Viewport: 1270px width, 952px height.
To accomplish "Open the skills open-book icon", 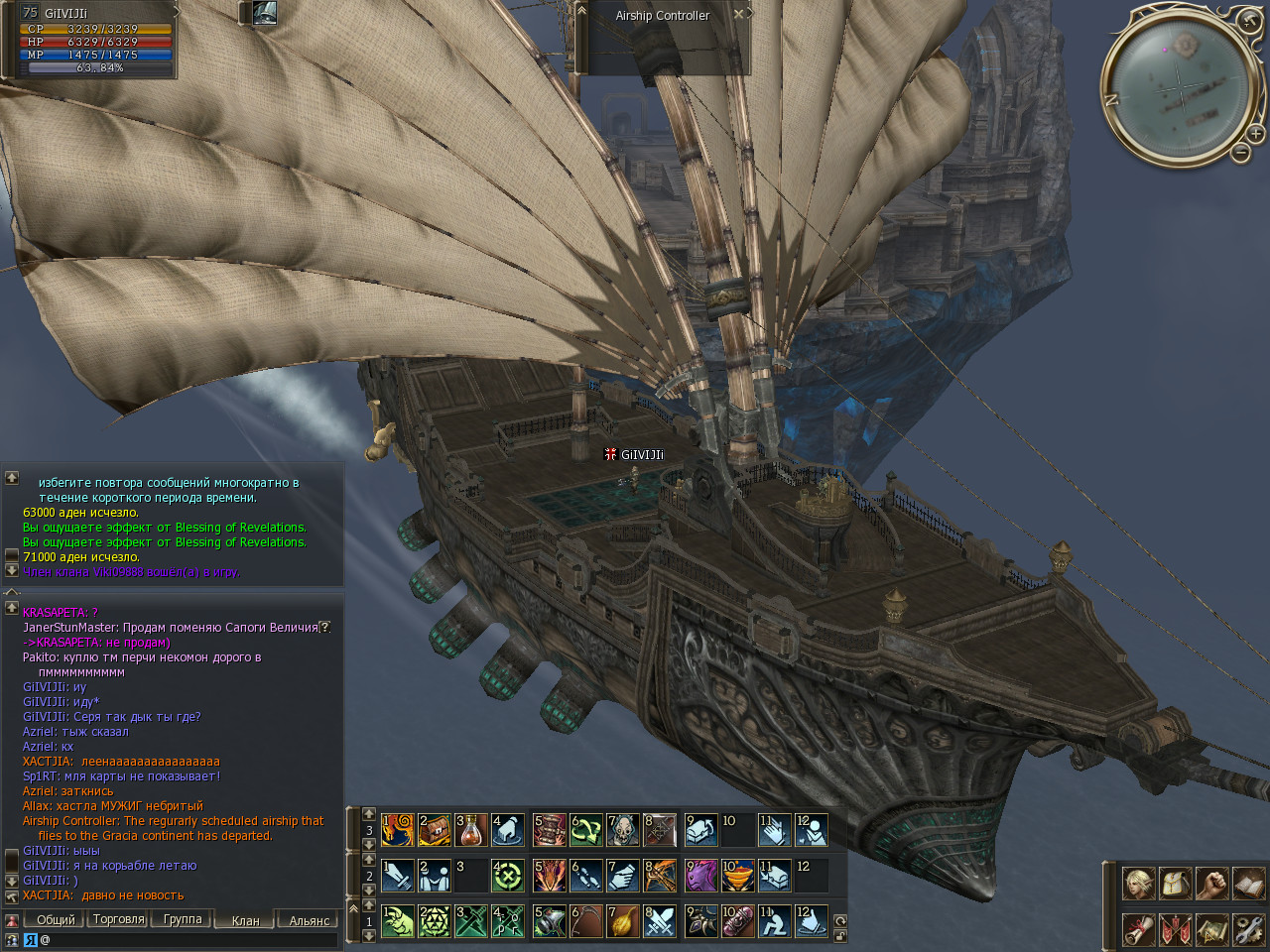I will tap(1248, 883).
